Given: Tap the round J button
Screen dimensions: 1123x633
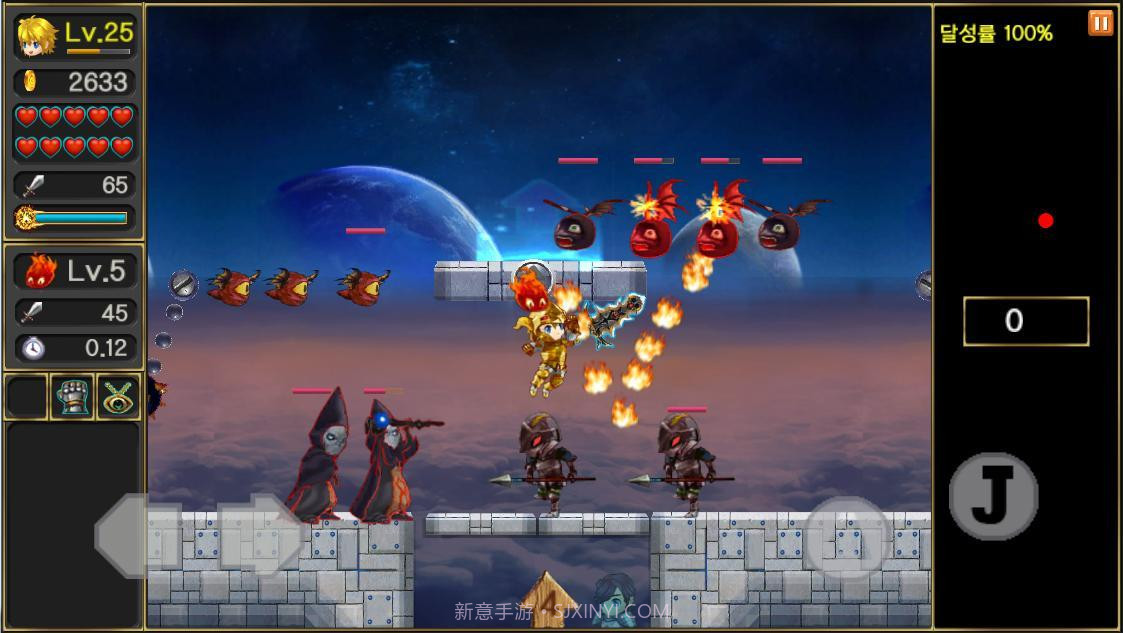Looking at the screenshot, I should [992, 497].
